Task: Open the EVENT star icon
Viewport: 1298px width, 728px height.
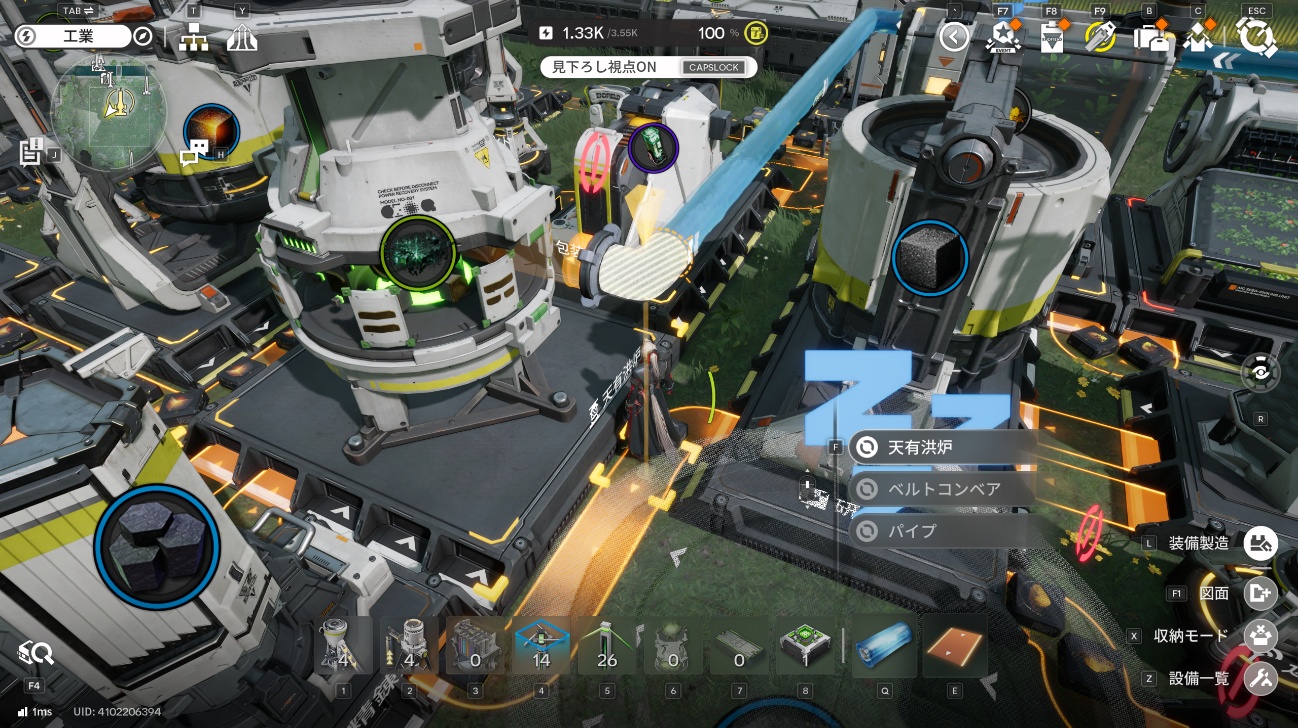Action: tap(1001, 37)
